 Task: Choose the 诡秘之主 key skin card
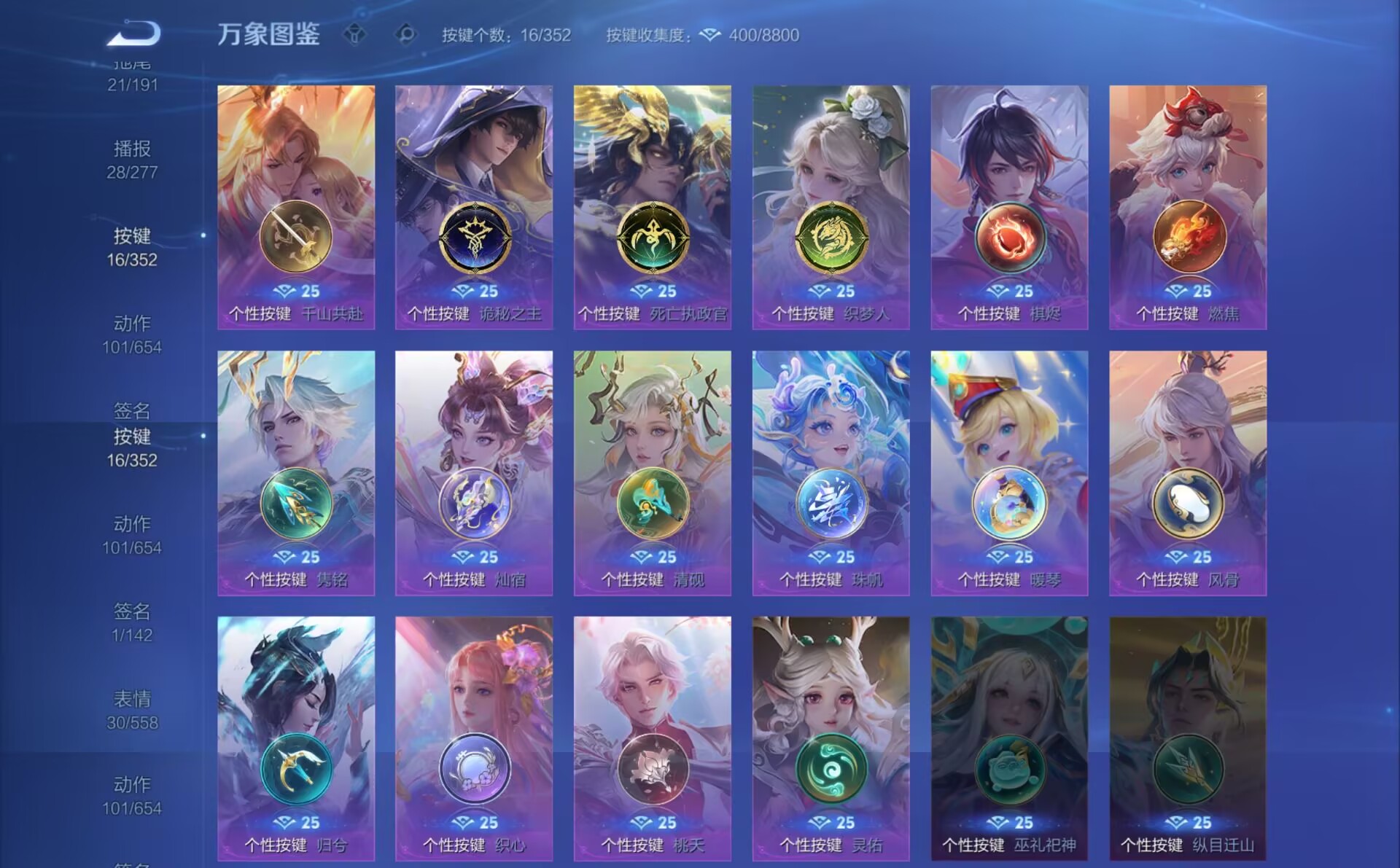pyautogui.click(x=474, y=207)
